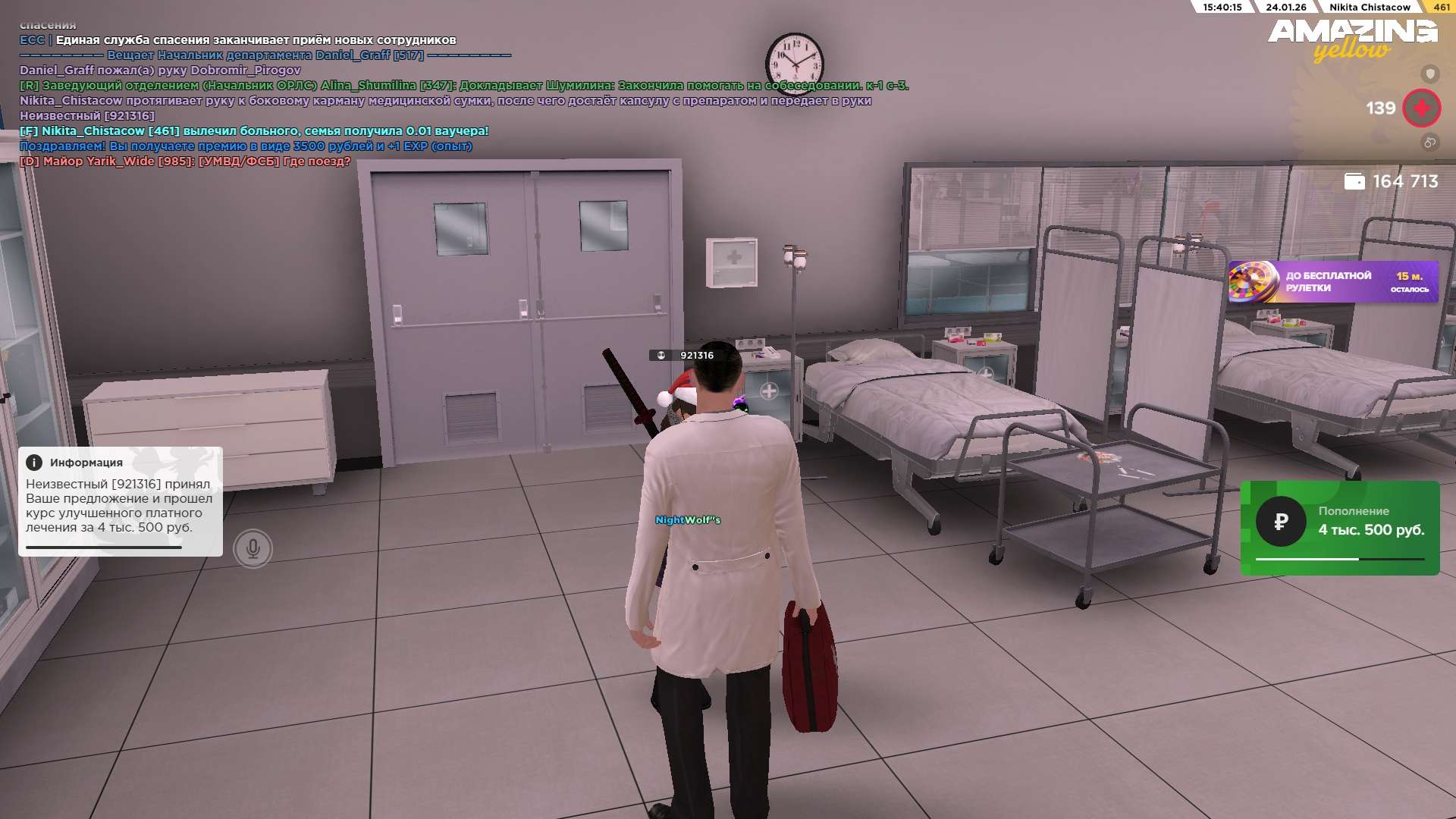Image resolution: width=1456 pixels, height=819 pixels.
Task: Click the red health cross icon
Action: coord(1421,108)
